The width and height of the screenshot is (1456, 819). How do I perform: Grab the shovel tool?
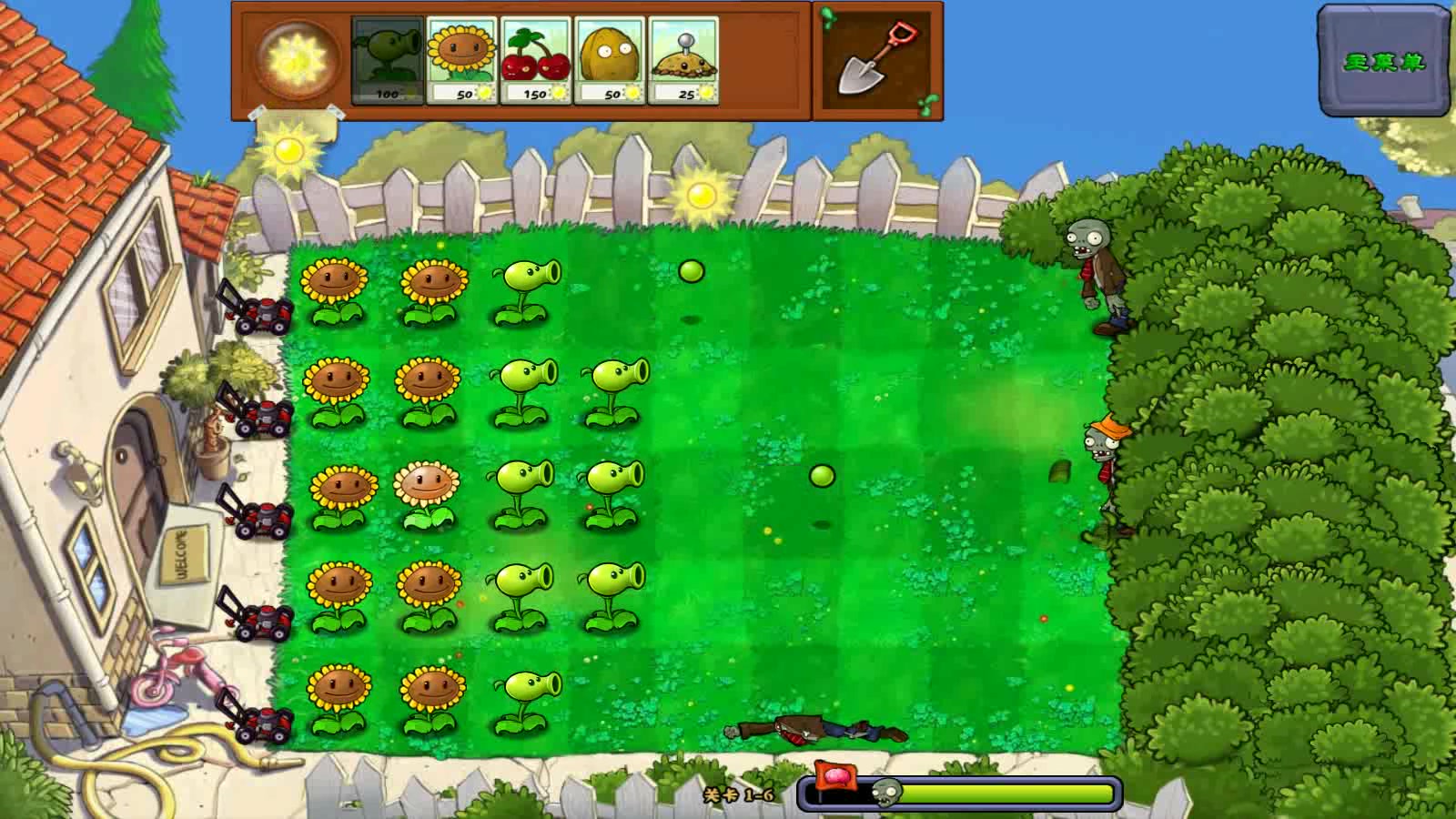pos(877,61)
